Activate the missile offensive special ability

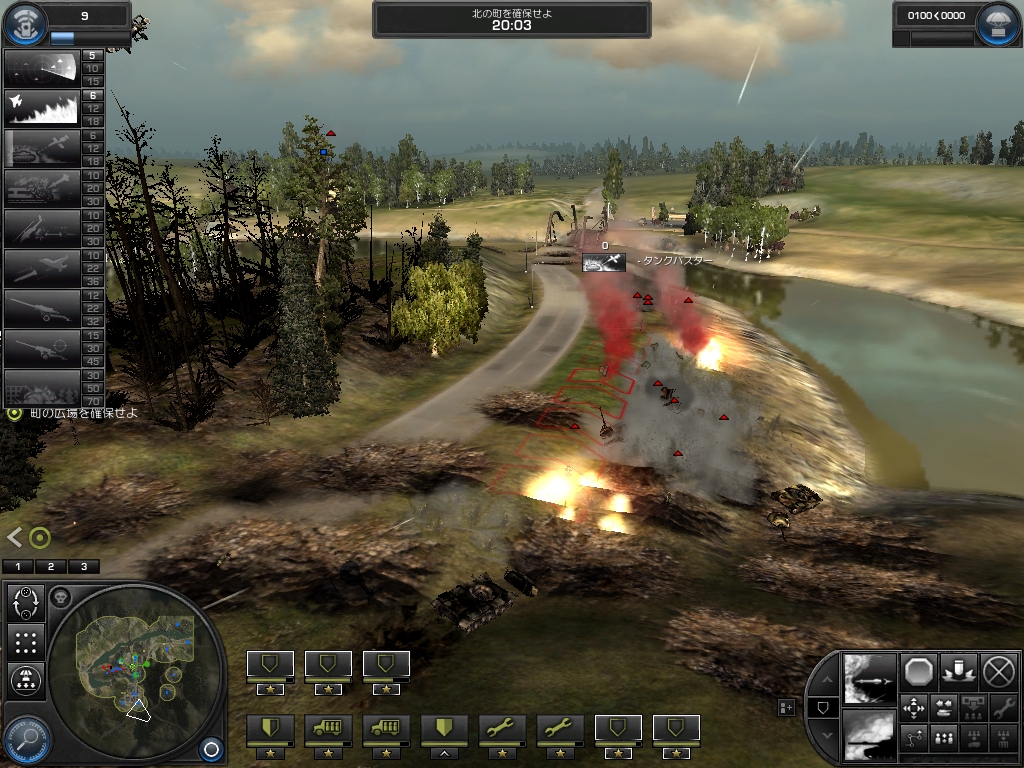tap(868, 679)
